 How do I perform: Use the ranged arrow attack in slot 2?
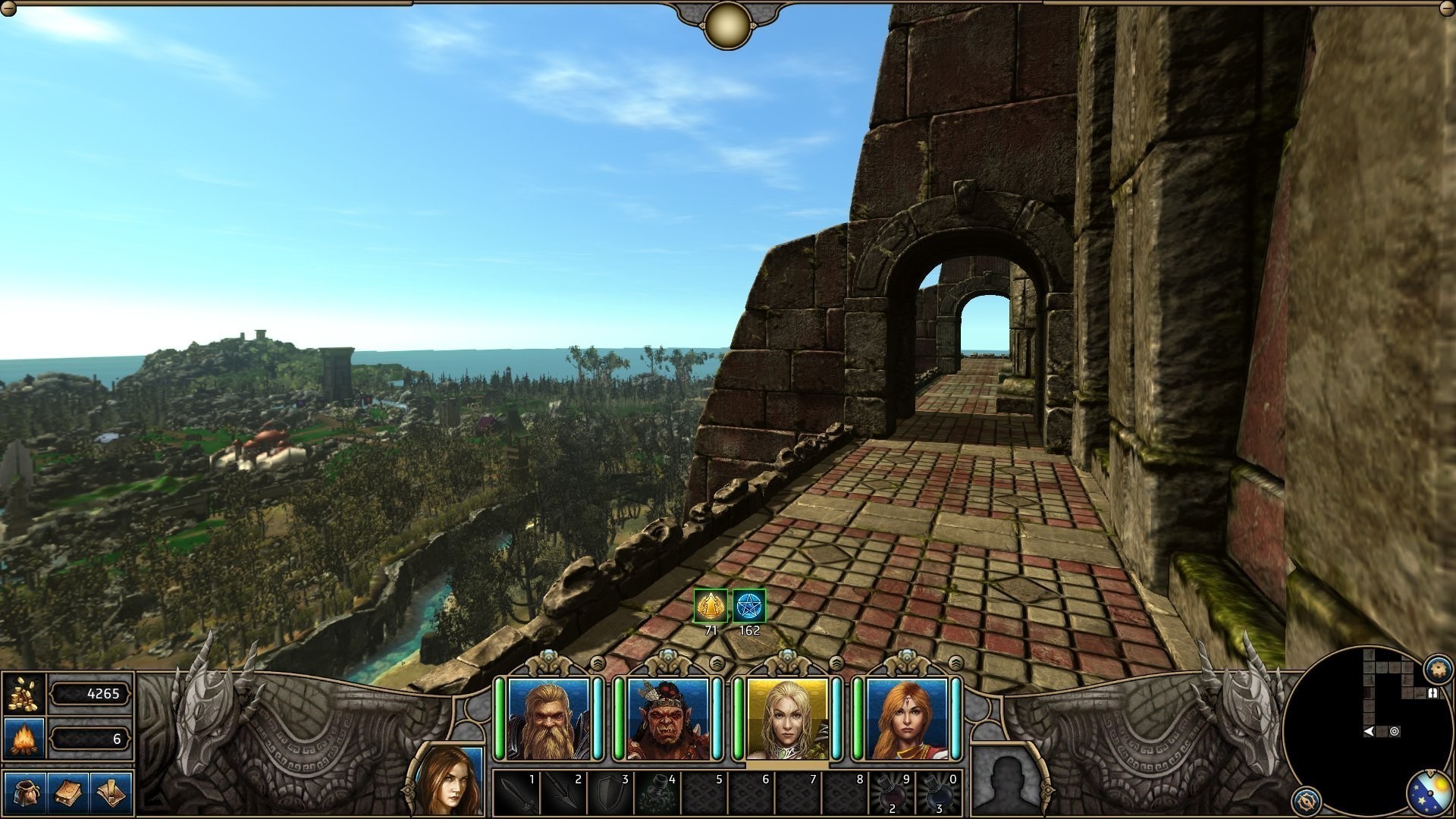[563, 793]
